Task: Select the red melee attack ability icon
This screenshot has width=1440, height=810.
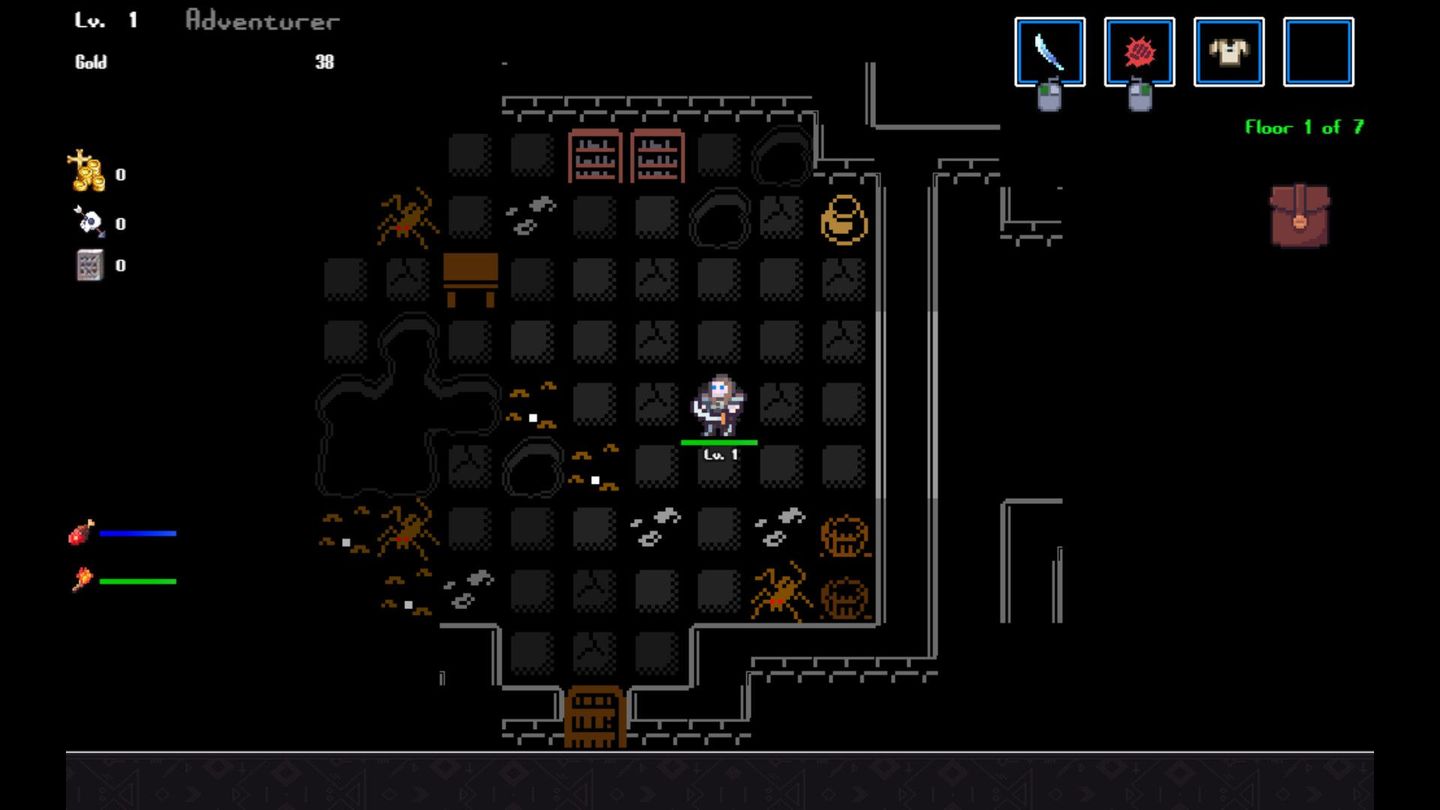Action: point(1140,50)
